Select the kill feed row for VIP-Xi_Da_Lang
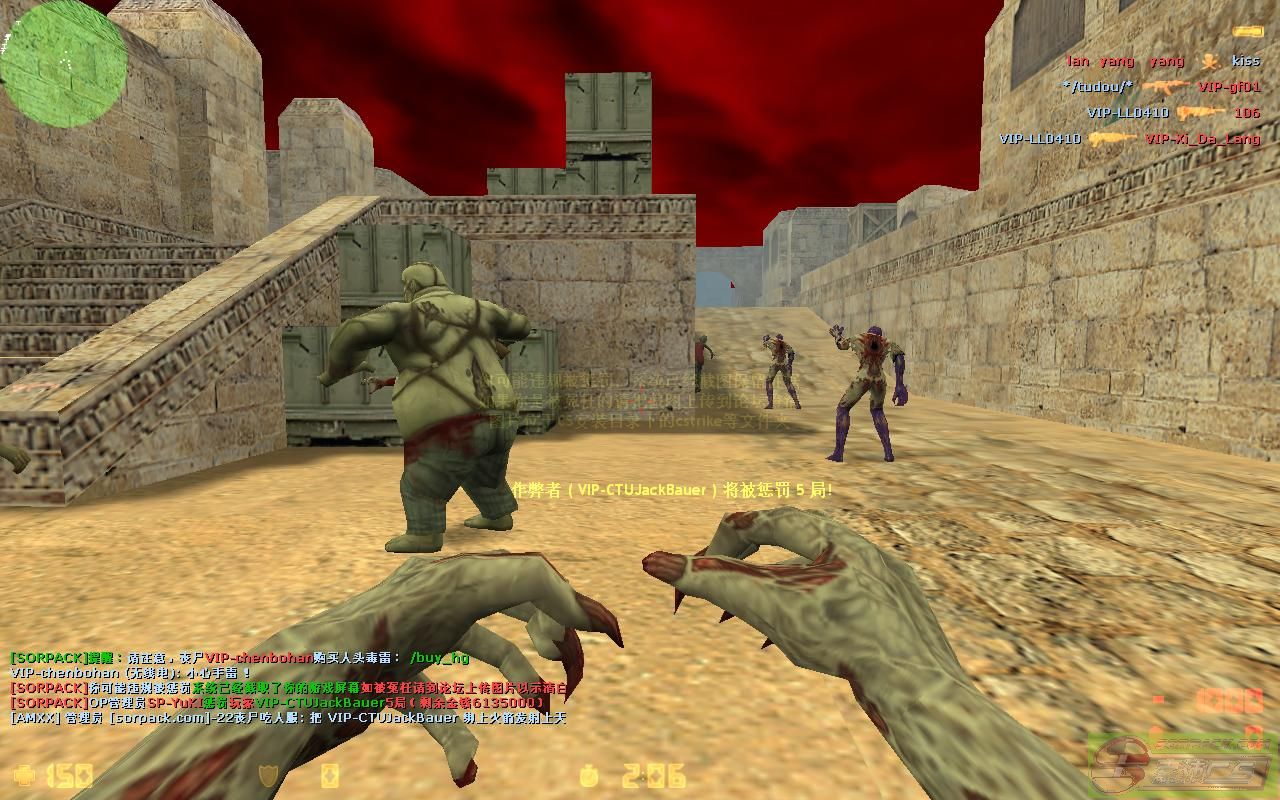The image size is (1280, 800). tap(1130, 139)
